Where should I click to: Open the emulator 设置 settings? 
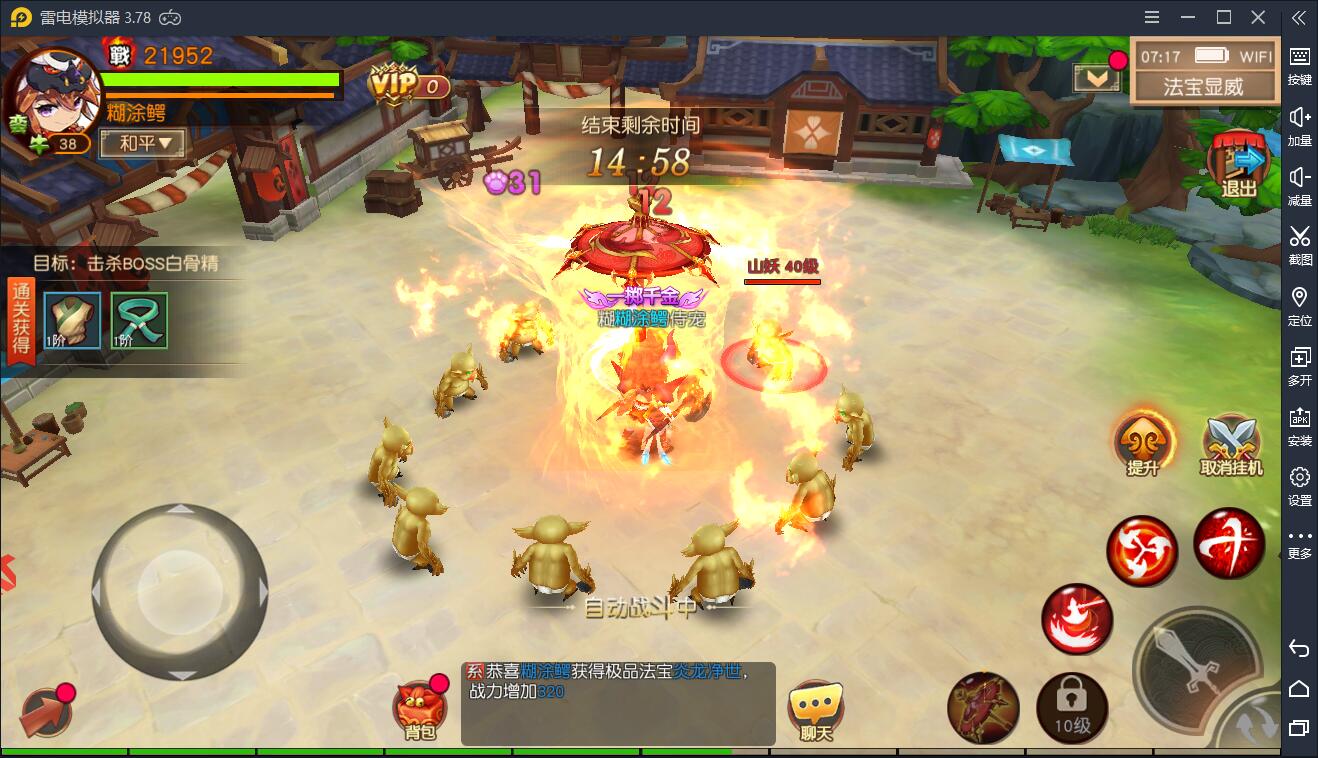(1299, 485)
